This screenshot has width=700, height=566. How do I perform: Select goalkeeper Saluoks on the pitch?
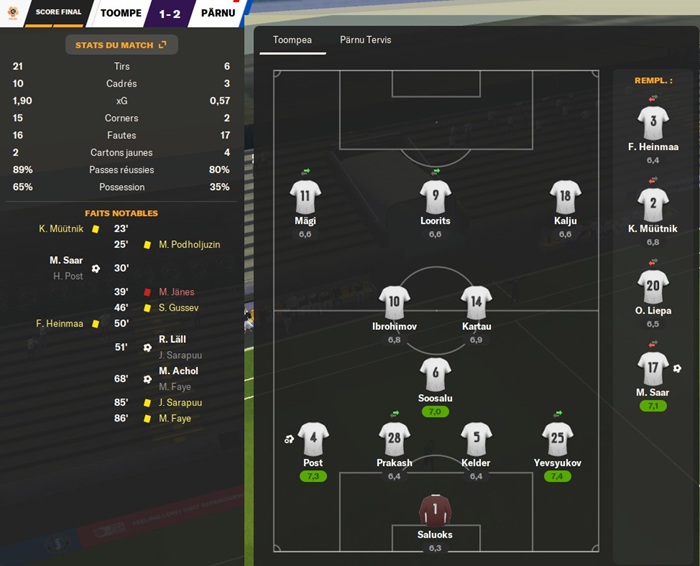tap(435, 511)
